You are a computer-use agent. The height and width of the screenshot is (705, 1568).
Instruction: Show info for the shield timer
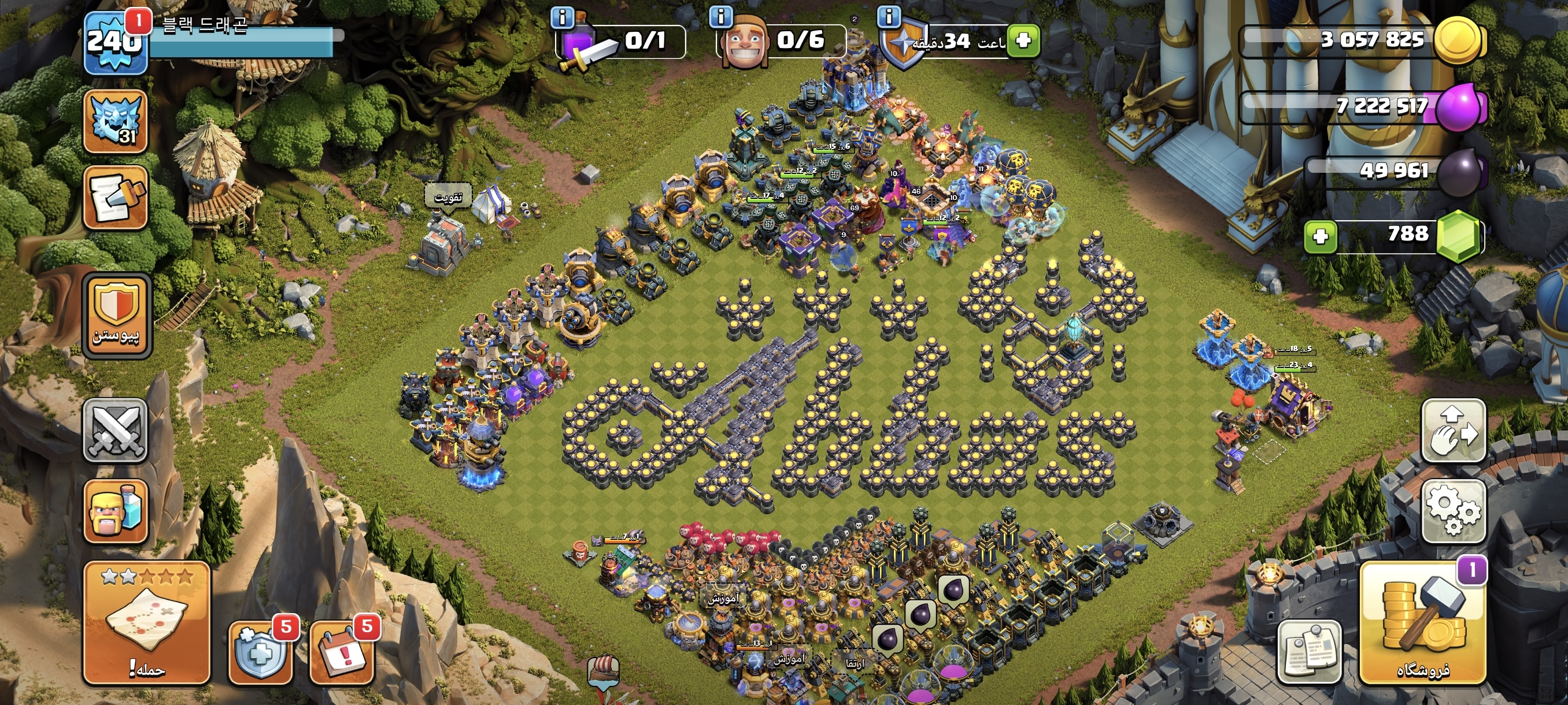tap(889, 16)
